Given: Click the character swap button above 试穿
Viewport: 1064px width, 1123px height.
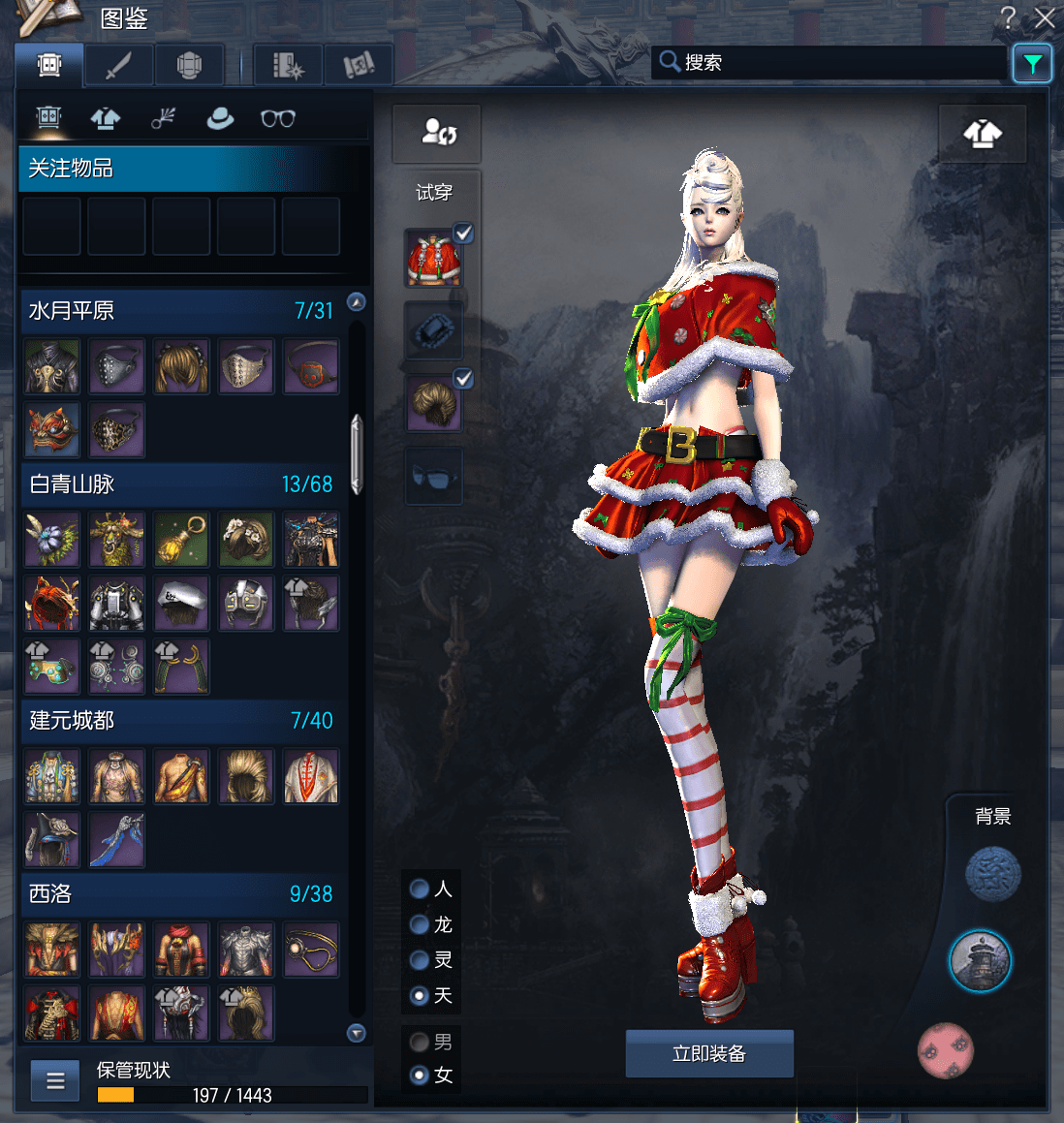Looking at the screenshot, I should 437,133.
